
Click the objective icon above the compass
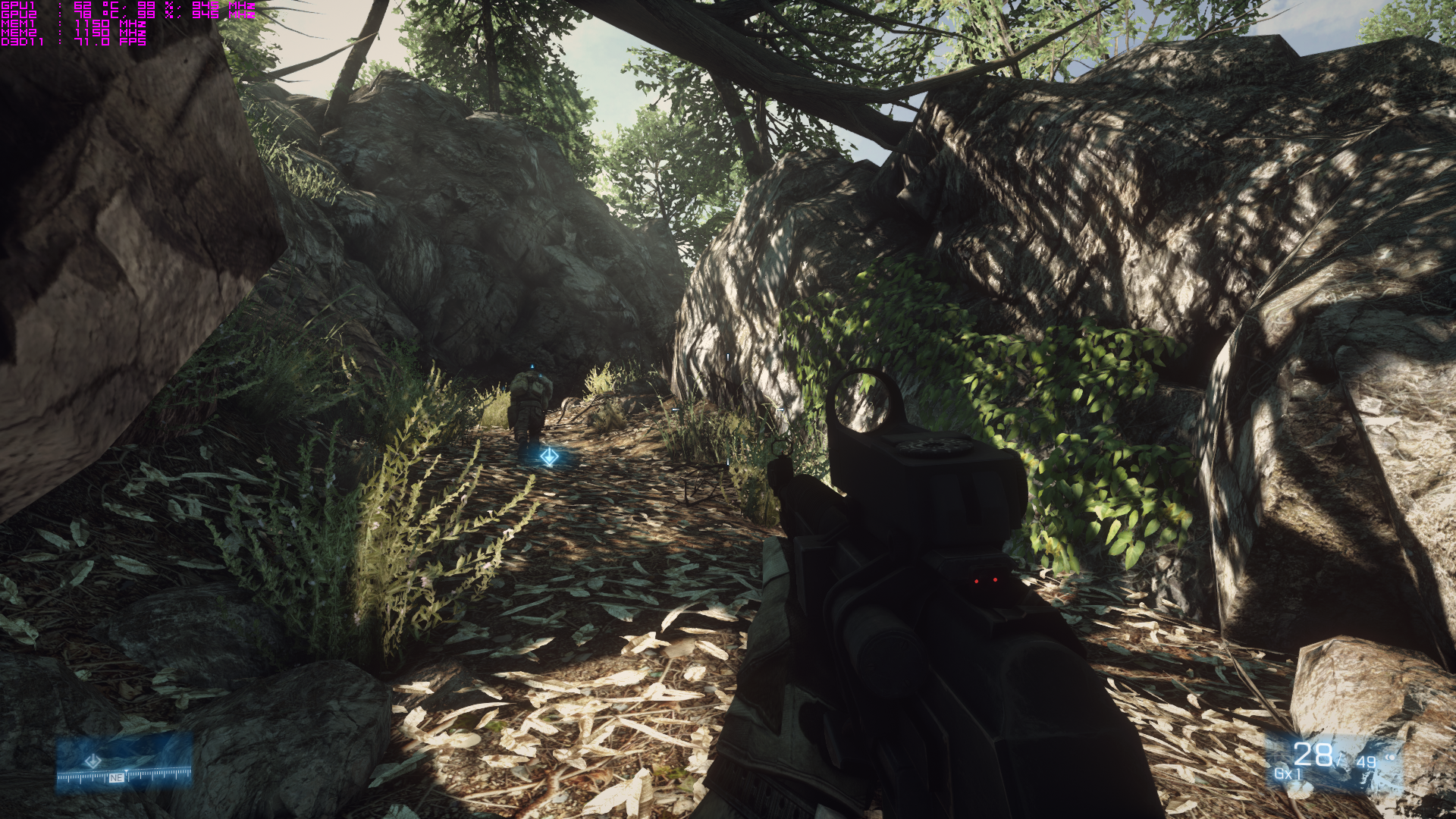point(93,760)
